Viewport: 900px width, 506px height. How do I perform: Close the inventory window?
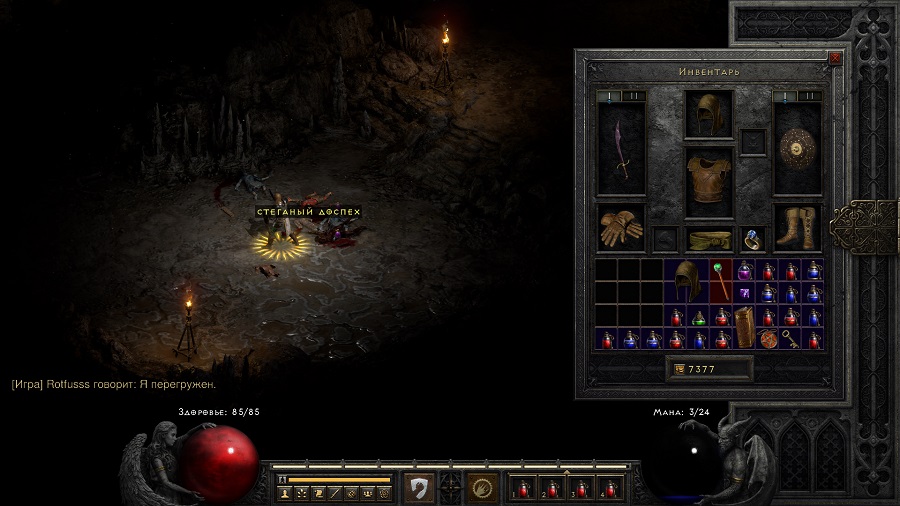tap(835, 58)
